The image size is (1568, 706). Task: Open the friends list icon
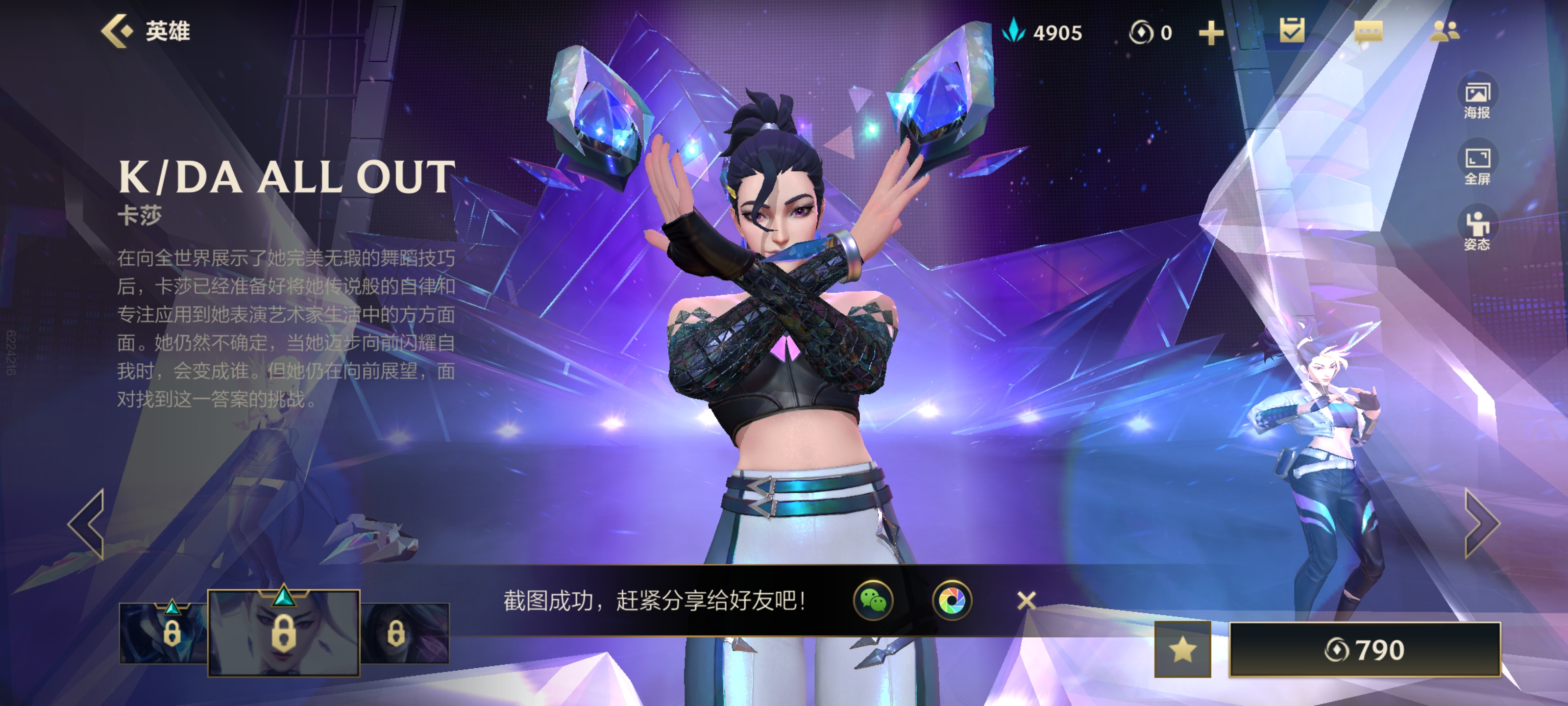(x=1444, y=30)
